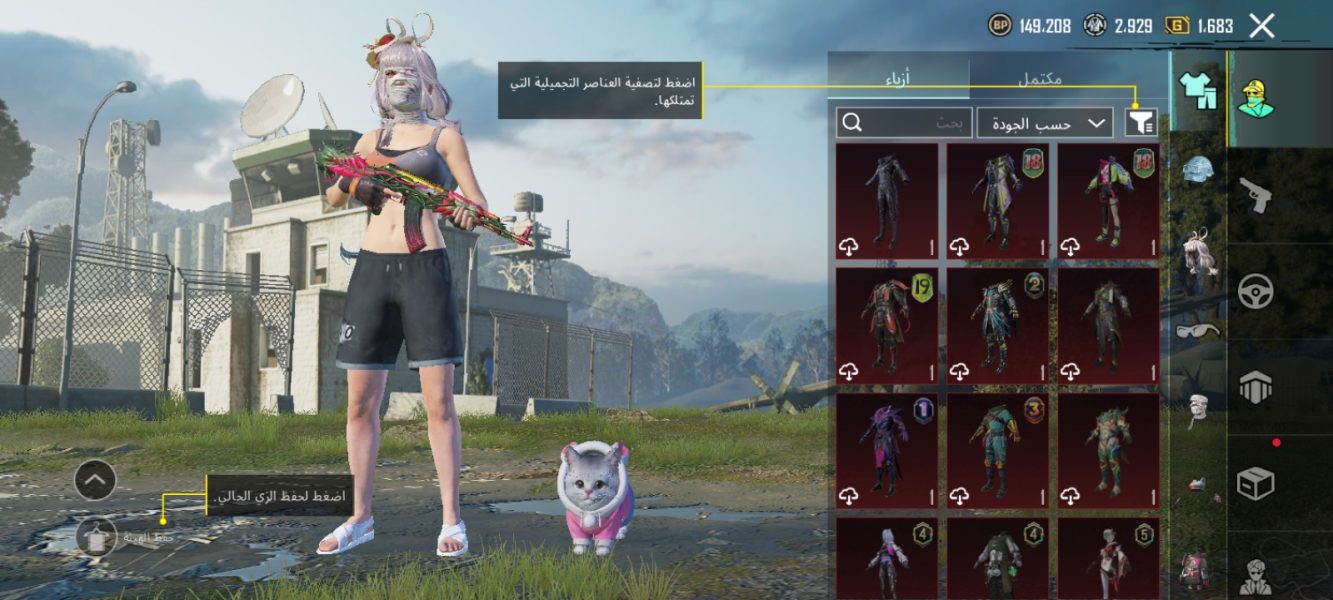Click the search field with the magnifier
Screen dimensions: 1333x600
(x=904, y=122)
